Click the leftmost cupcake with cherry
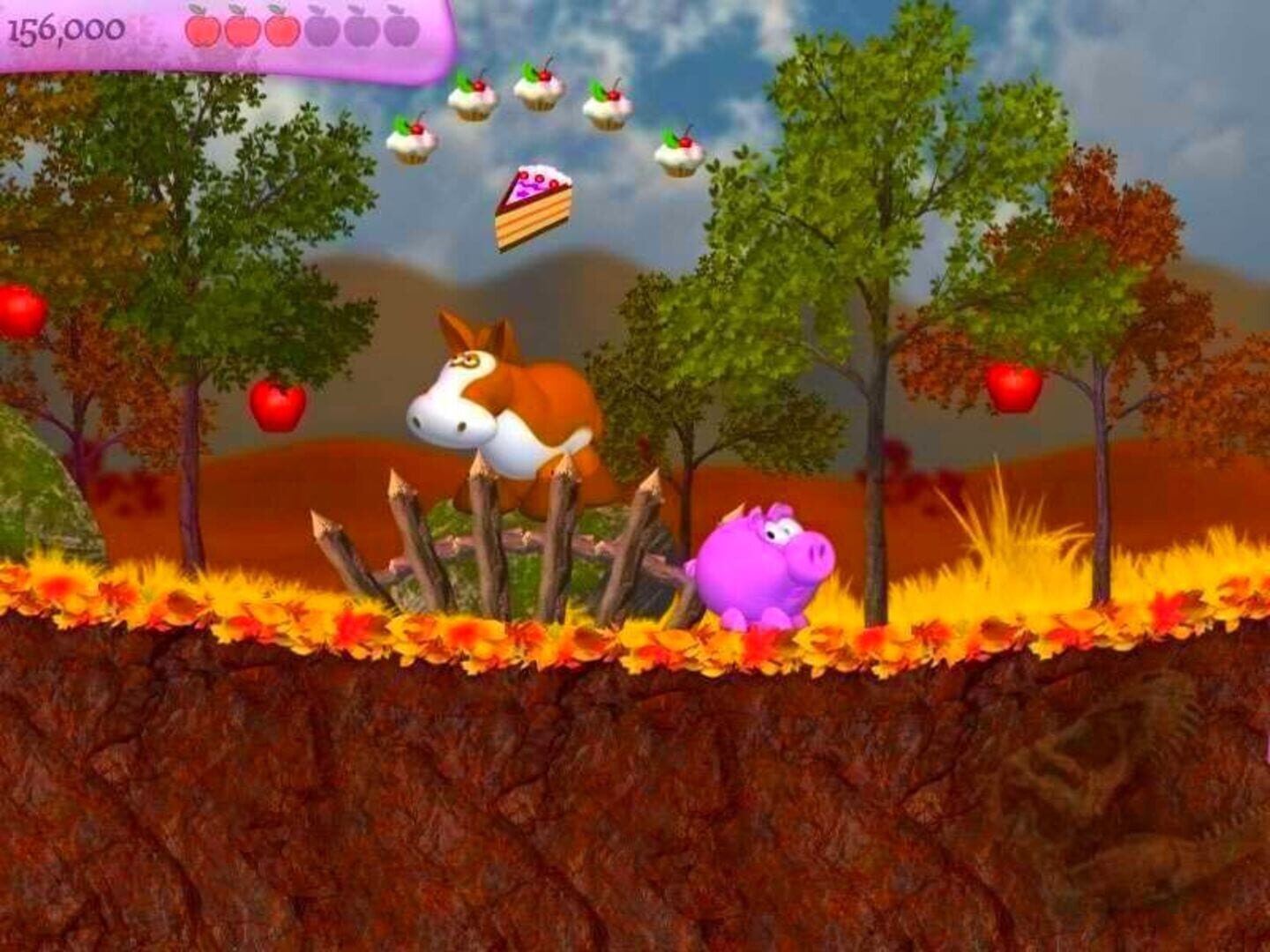Image resolution: width=1270 pixels, height=952 pixels. pos(415,141)
